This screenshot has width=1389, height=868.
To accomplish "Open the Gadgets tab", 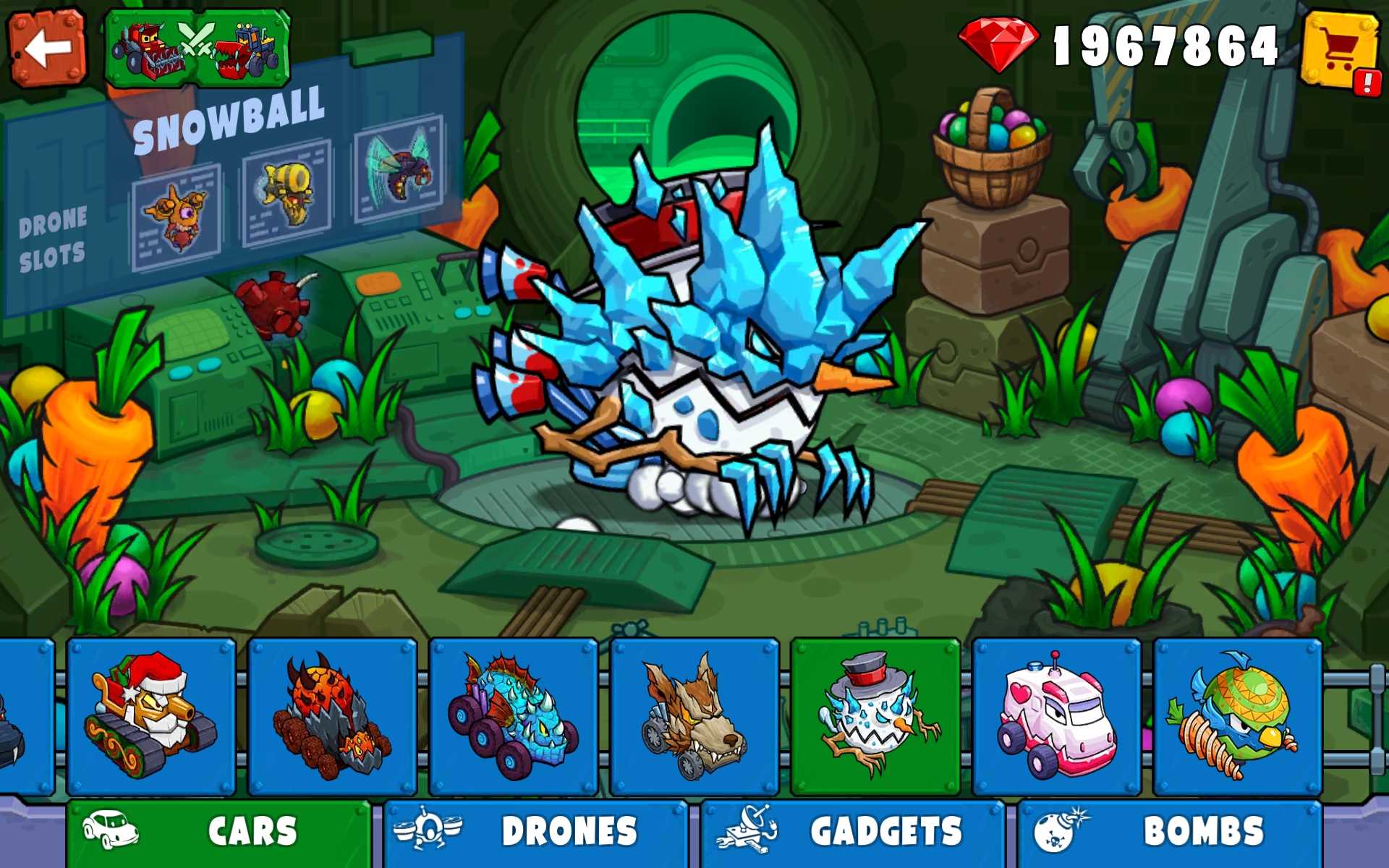I will (x=852, y=832).
